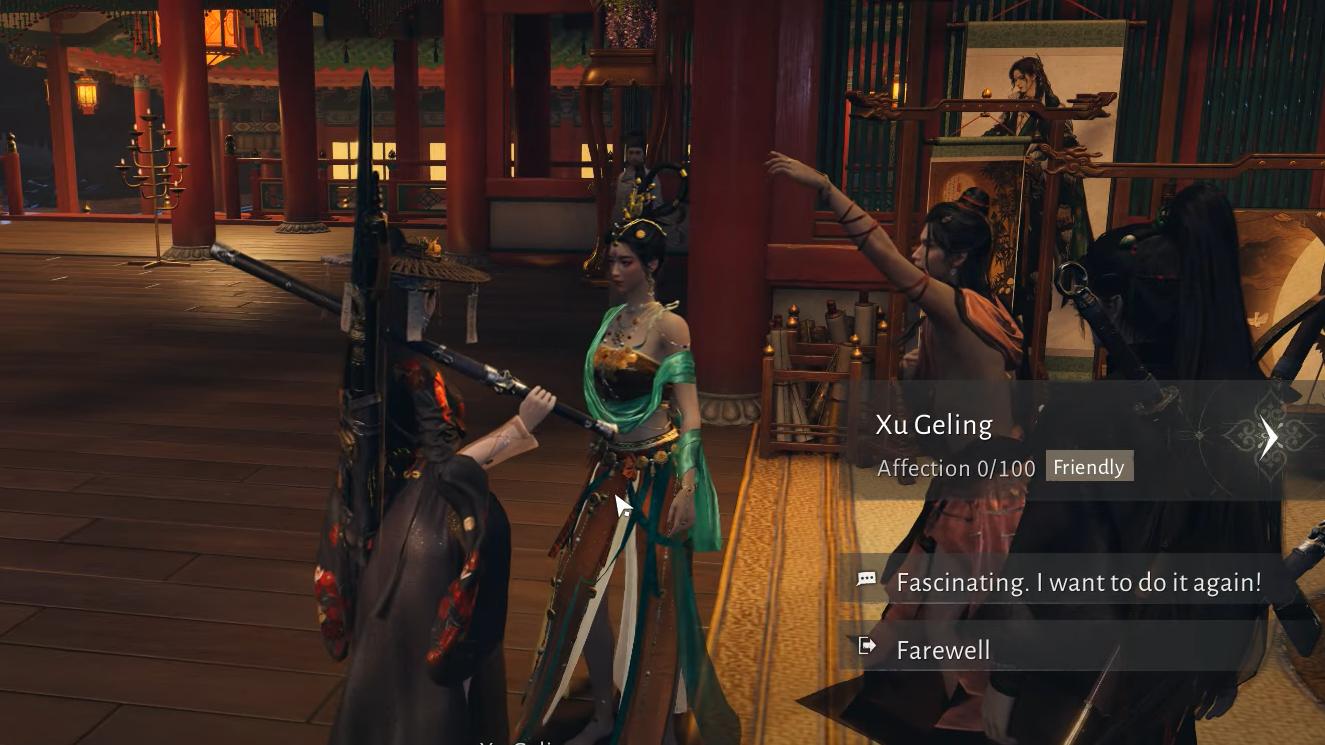1325x745 pixels.
Task: Select the Farewell dialogue option
Action: click(x=943, y=650)
